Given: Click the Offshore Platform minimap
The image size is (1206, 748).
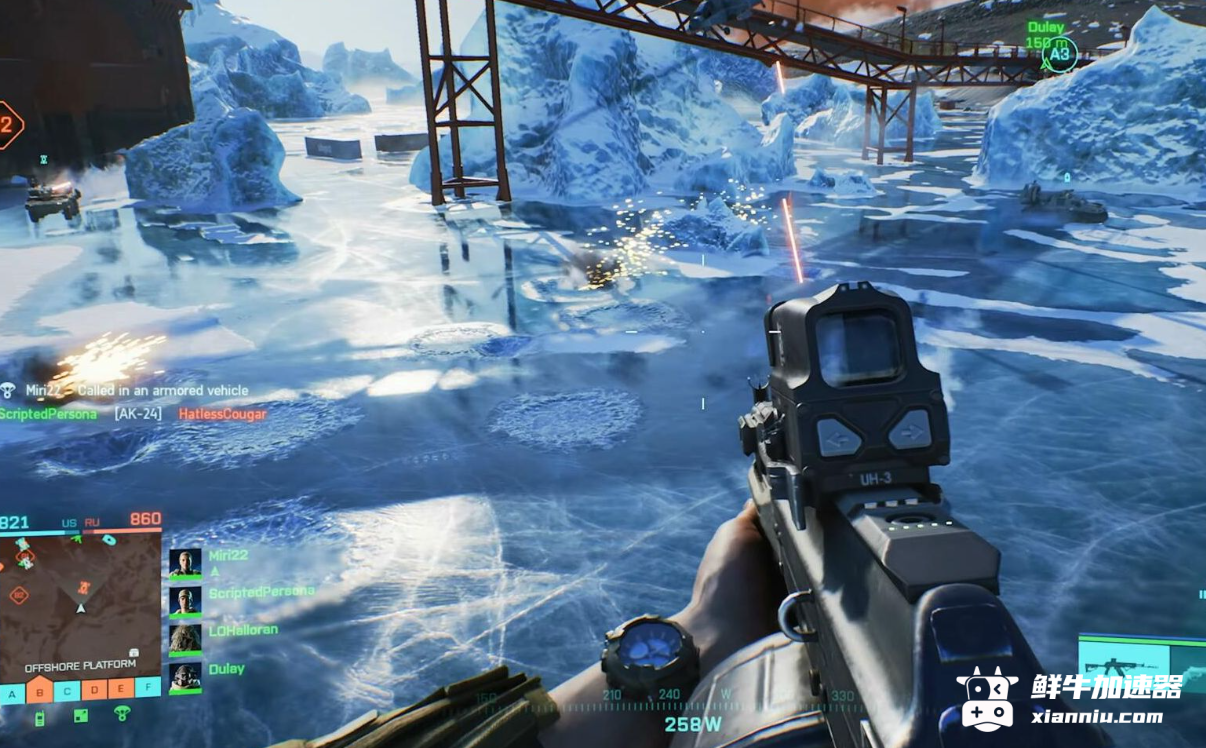Looking at the screenshot, I should point(80,600).
